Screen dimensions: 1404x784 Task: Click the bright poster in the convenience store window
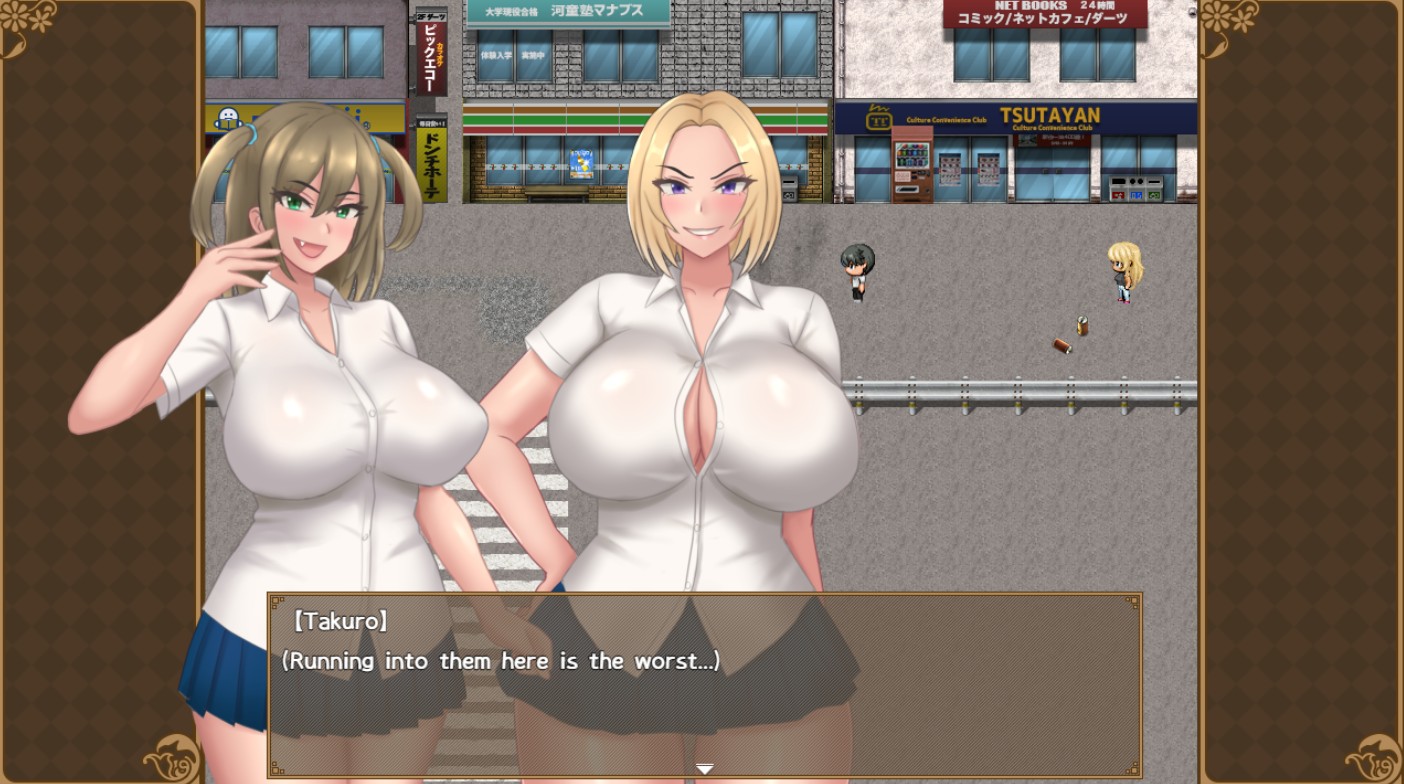tap(580, 160)
